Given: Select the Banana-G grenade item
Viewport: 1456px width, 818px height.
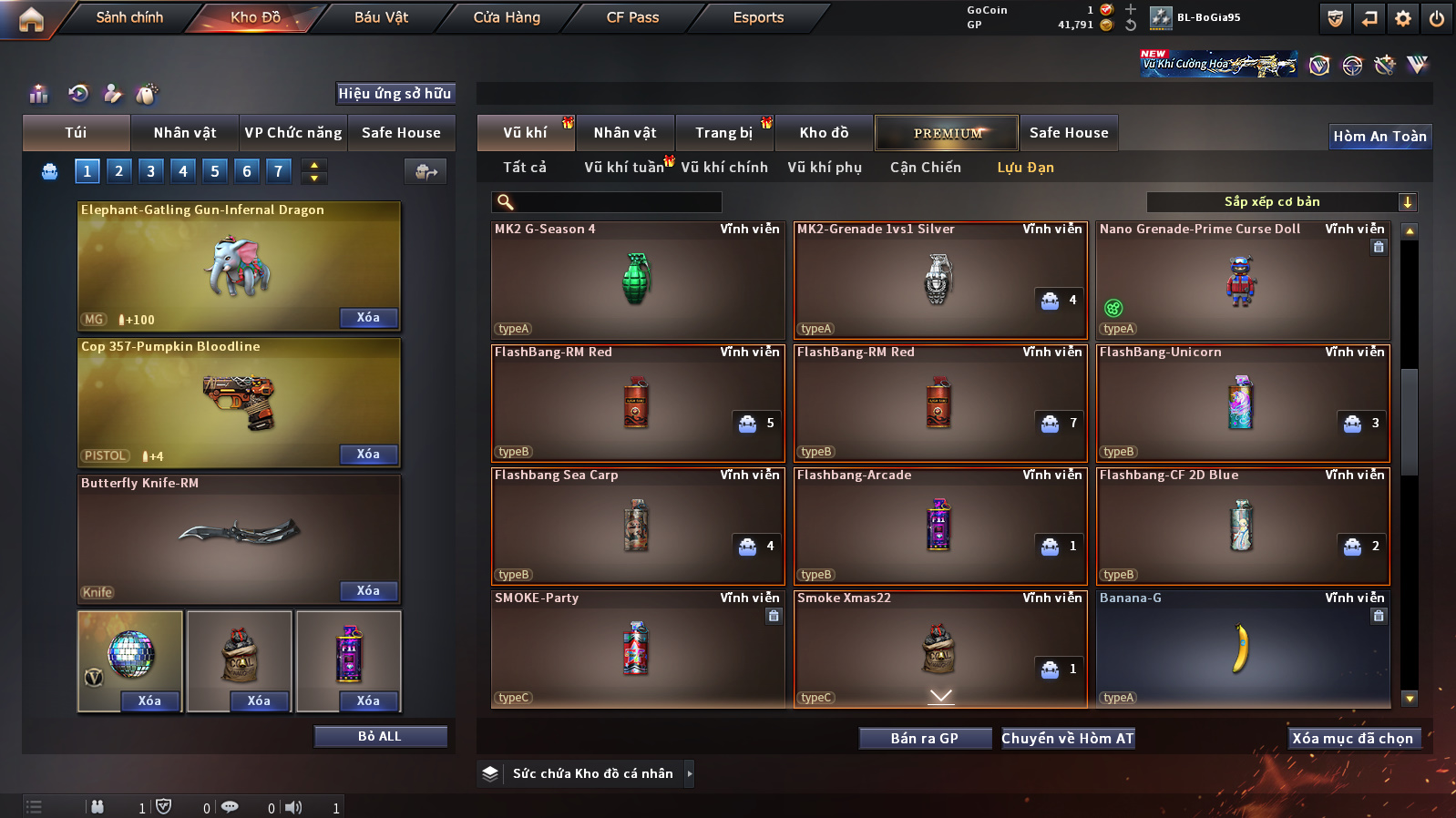Looking at the screenshot, I should pos(1242,649).
